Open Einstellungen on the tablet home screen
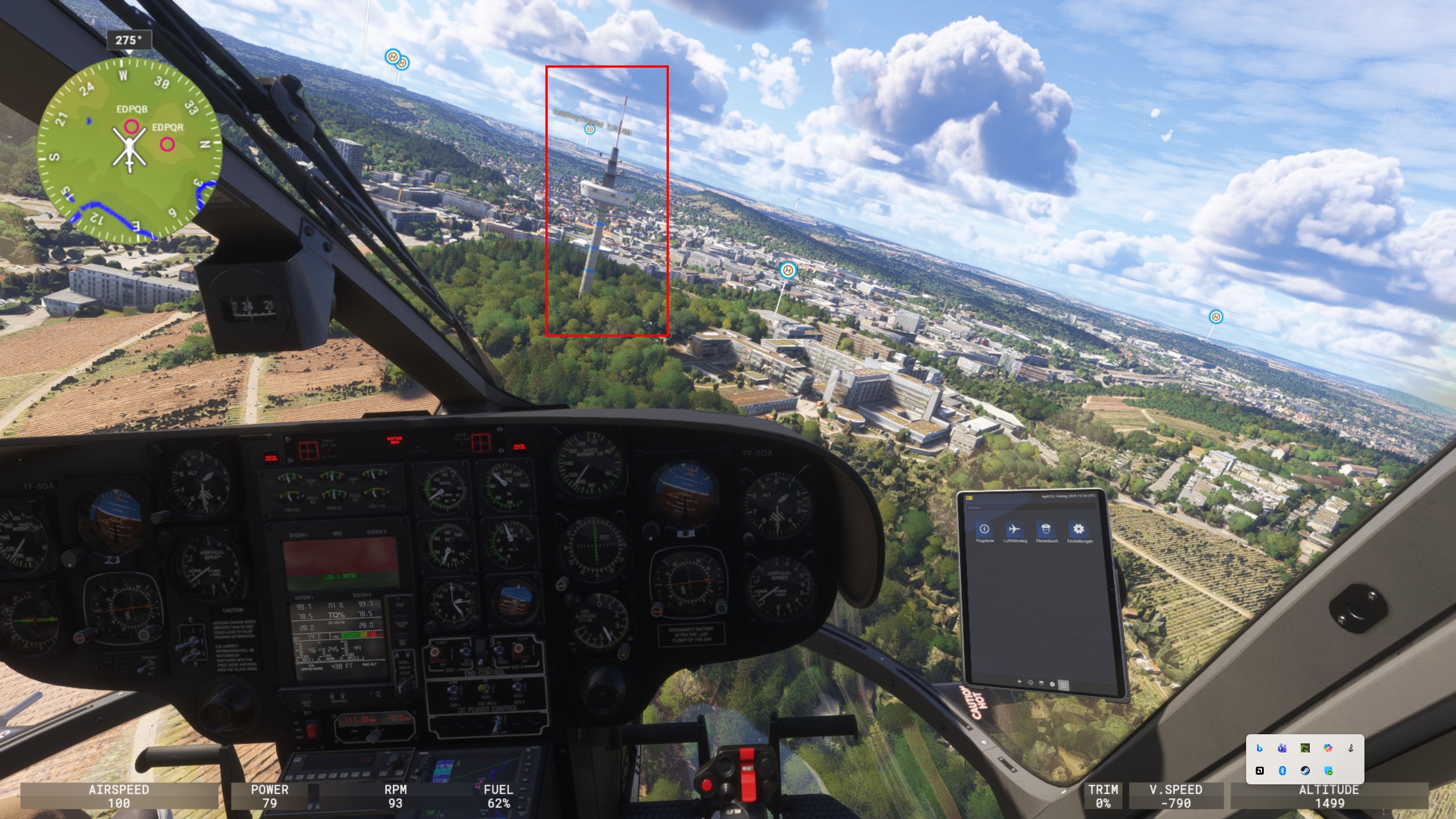This screenshot has width=1456, height=819. pyautogui.click(x=1078, y=530)
